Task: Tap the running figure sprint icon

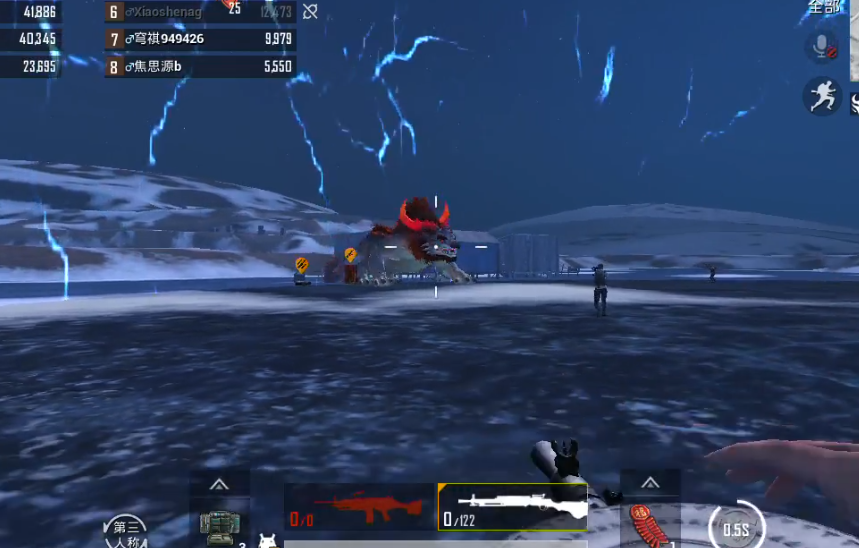Action: click(821, 96)
